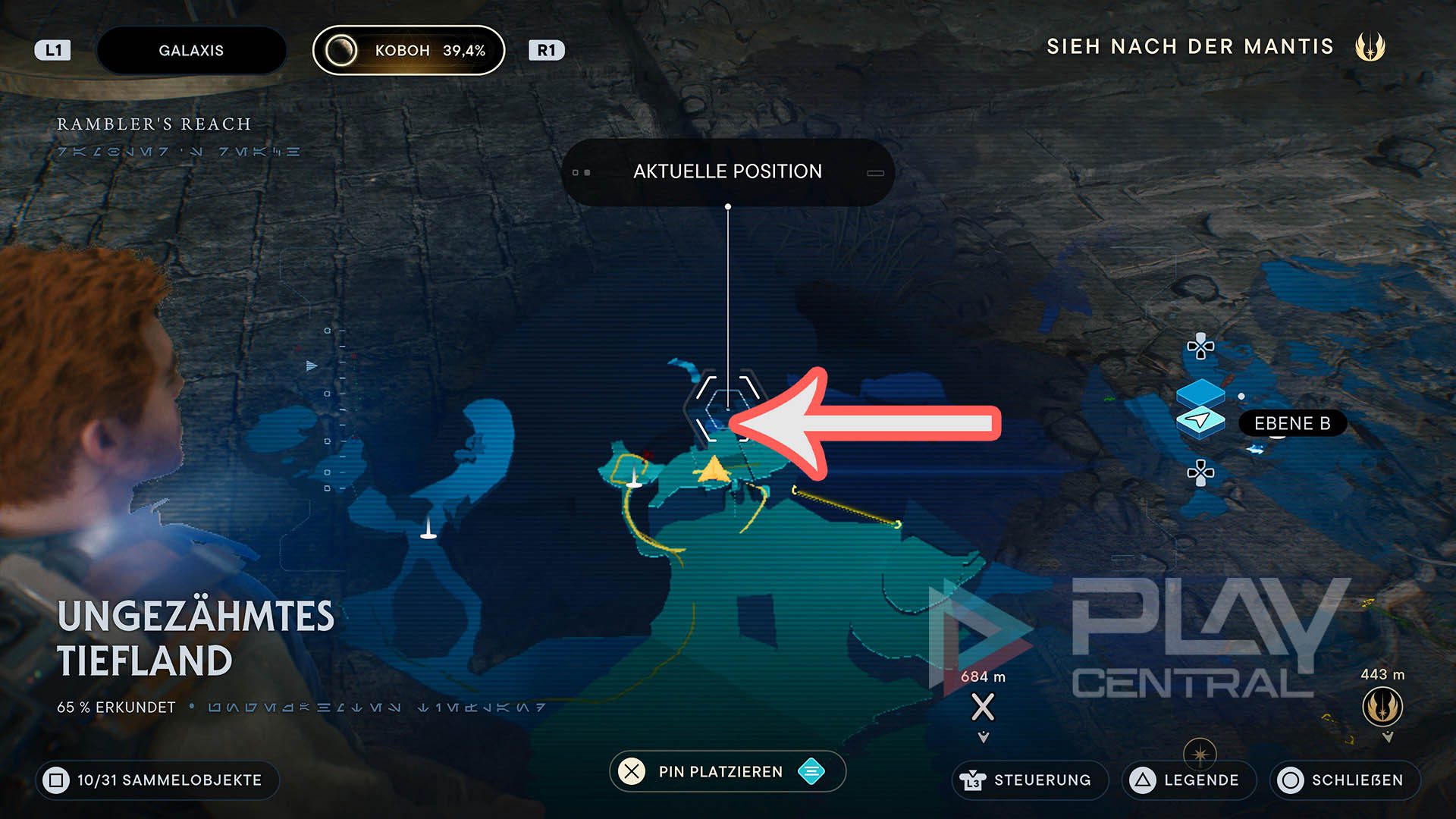The image size is (1456, 819).
Task: Select the 684 m X waypoint marker
Action: point(983,708)
